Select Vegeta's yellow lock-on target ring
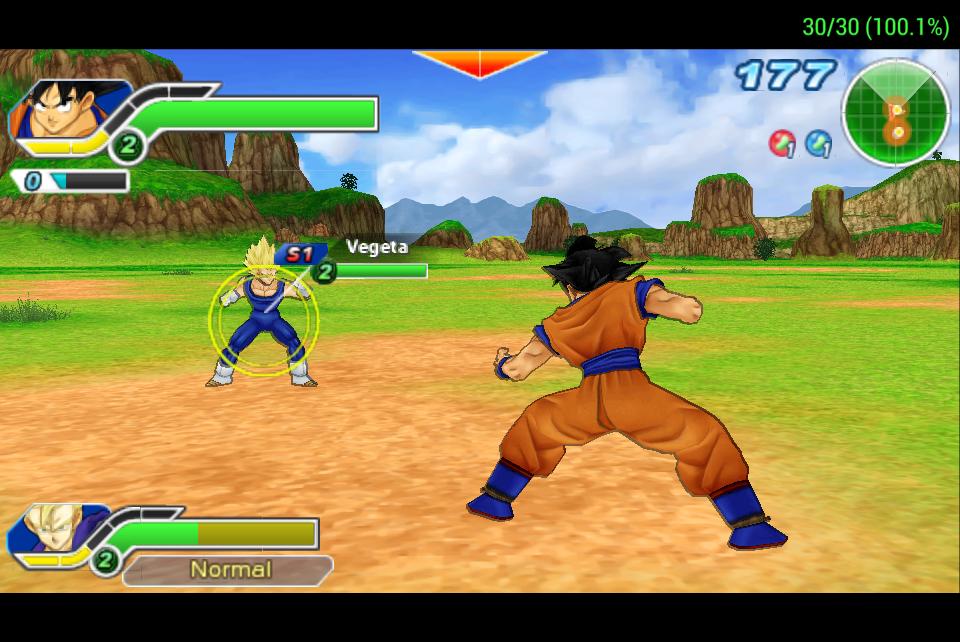The width and height of the screenshot is (960, 642). click(264, 320)
